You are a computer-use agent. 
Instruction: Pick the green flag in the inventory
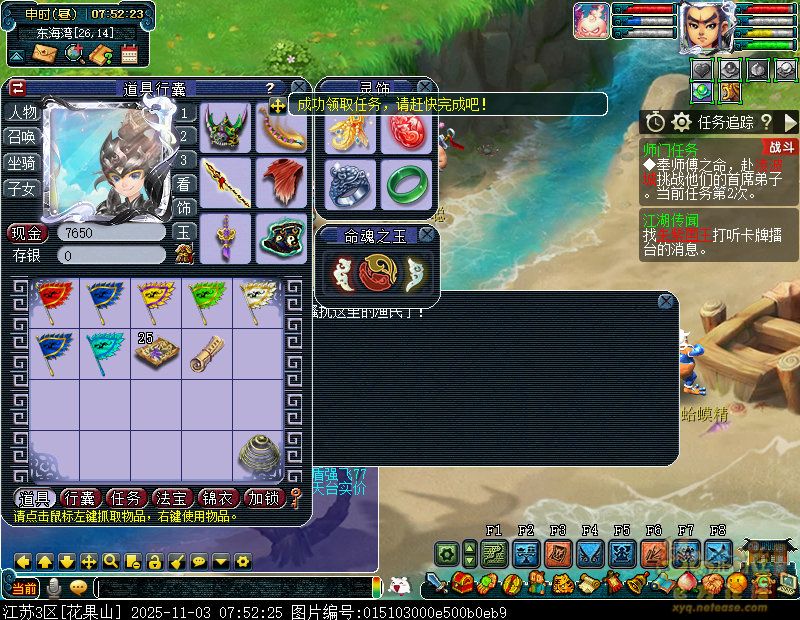pyautogui.click(x=206, y=299)
